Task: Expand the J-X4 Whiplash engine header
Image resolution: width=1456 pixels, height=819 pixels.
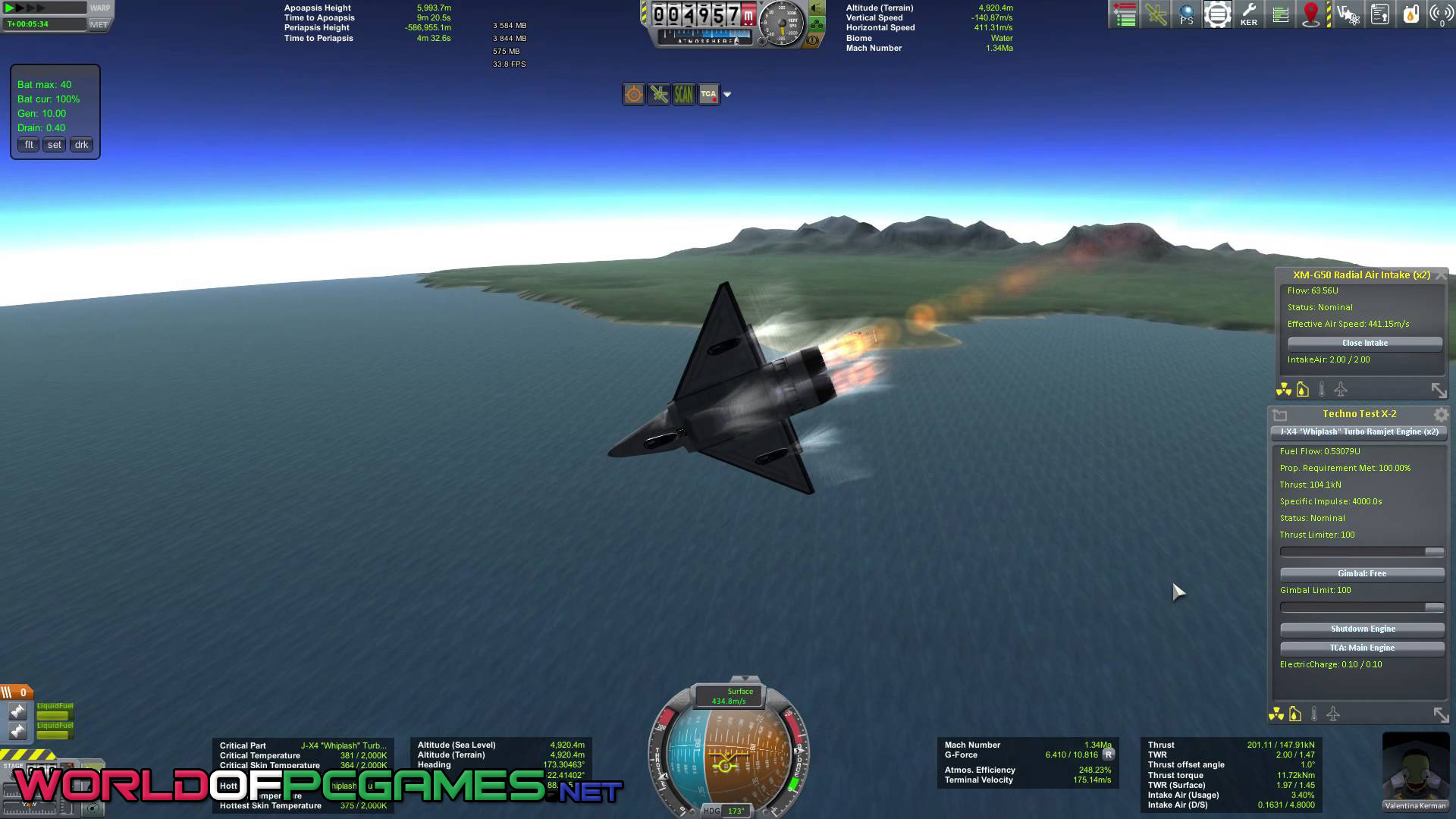Action: click(1359, 432)
